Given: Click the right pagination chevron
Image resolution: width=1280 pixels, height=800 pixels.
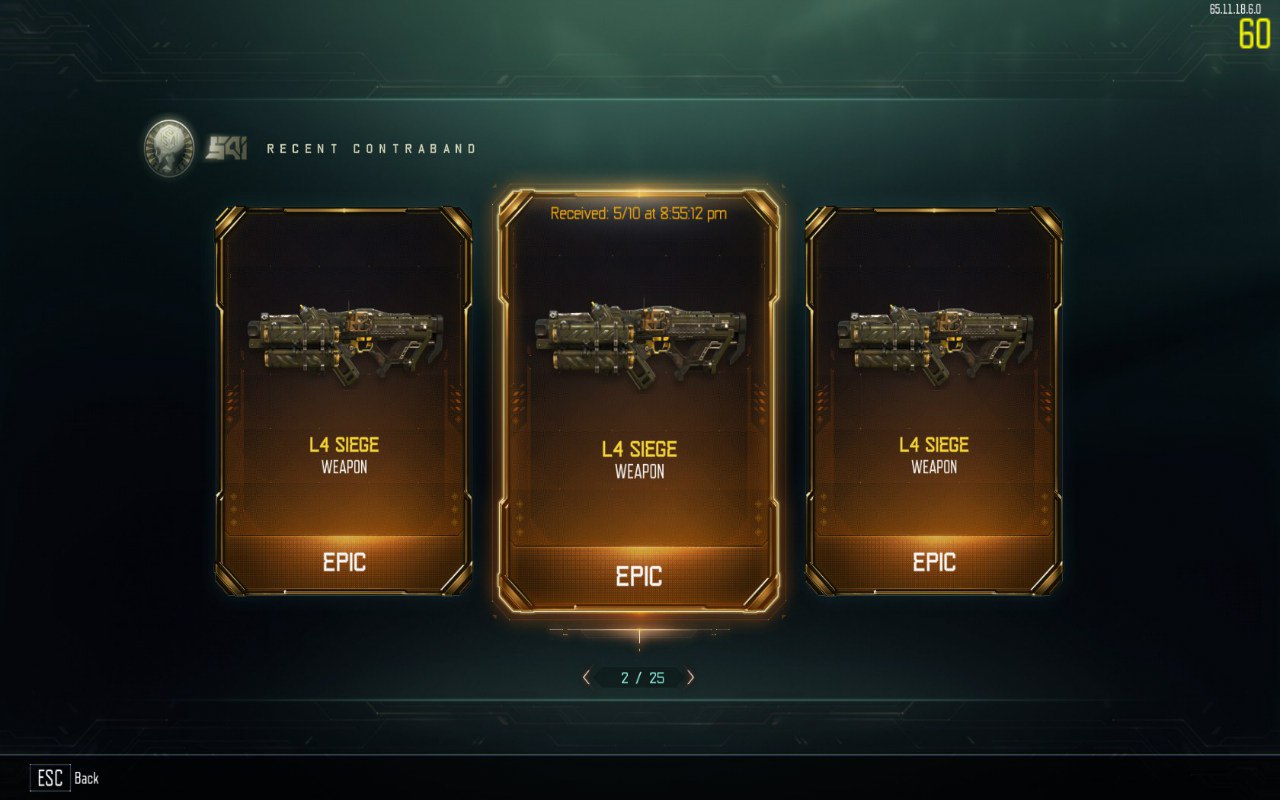Looking at the screenshot, I should pos(693,677).
